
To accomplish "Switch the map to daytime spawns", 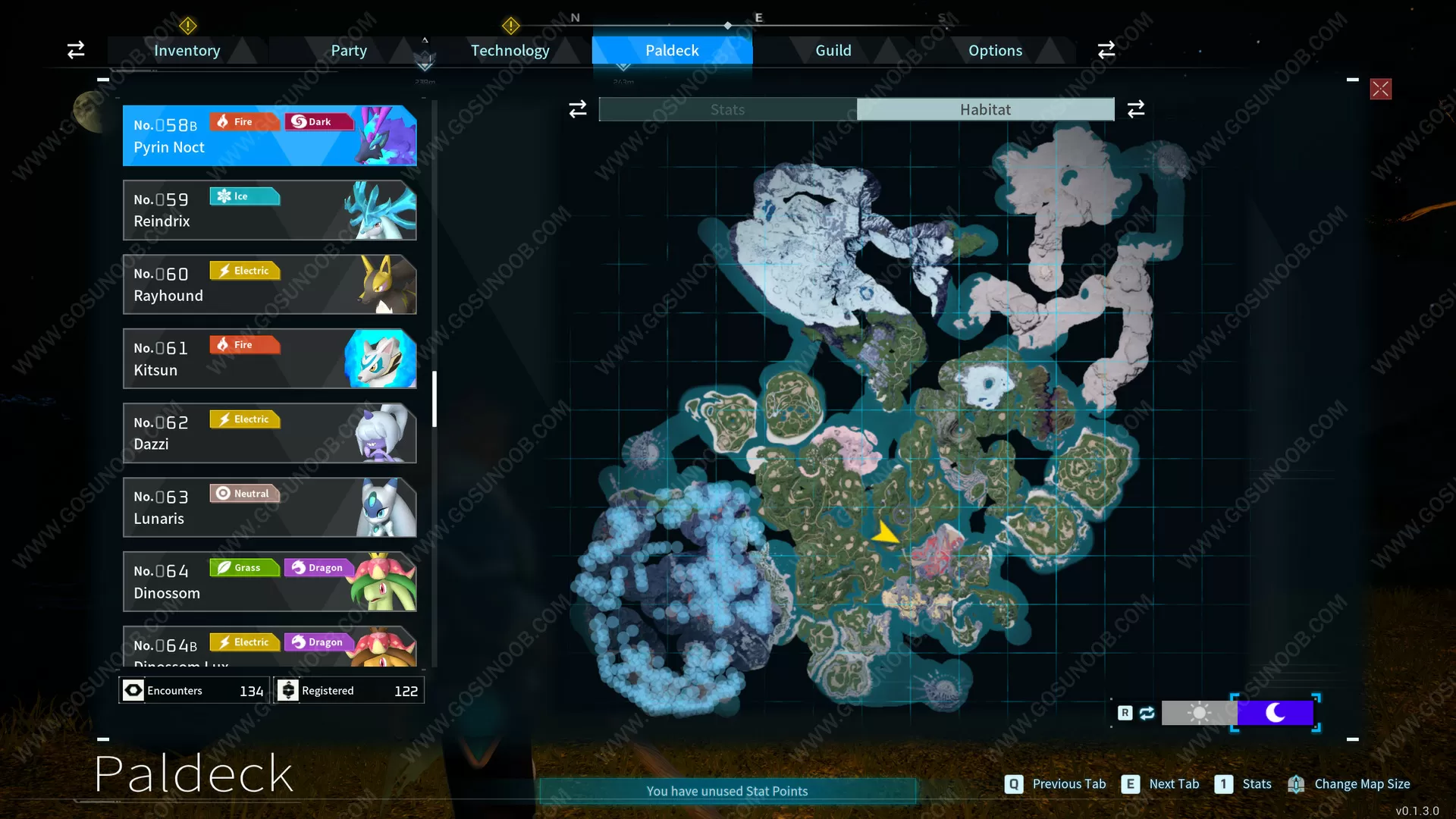I will [x=1198, y=713].
